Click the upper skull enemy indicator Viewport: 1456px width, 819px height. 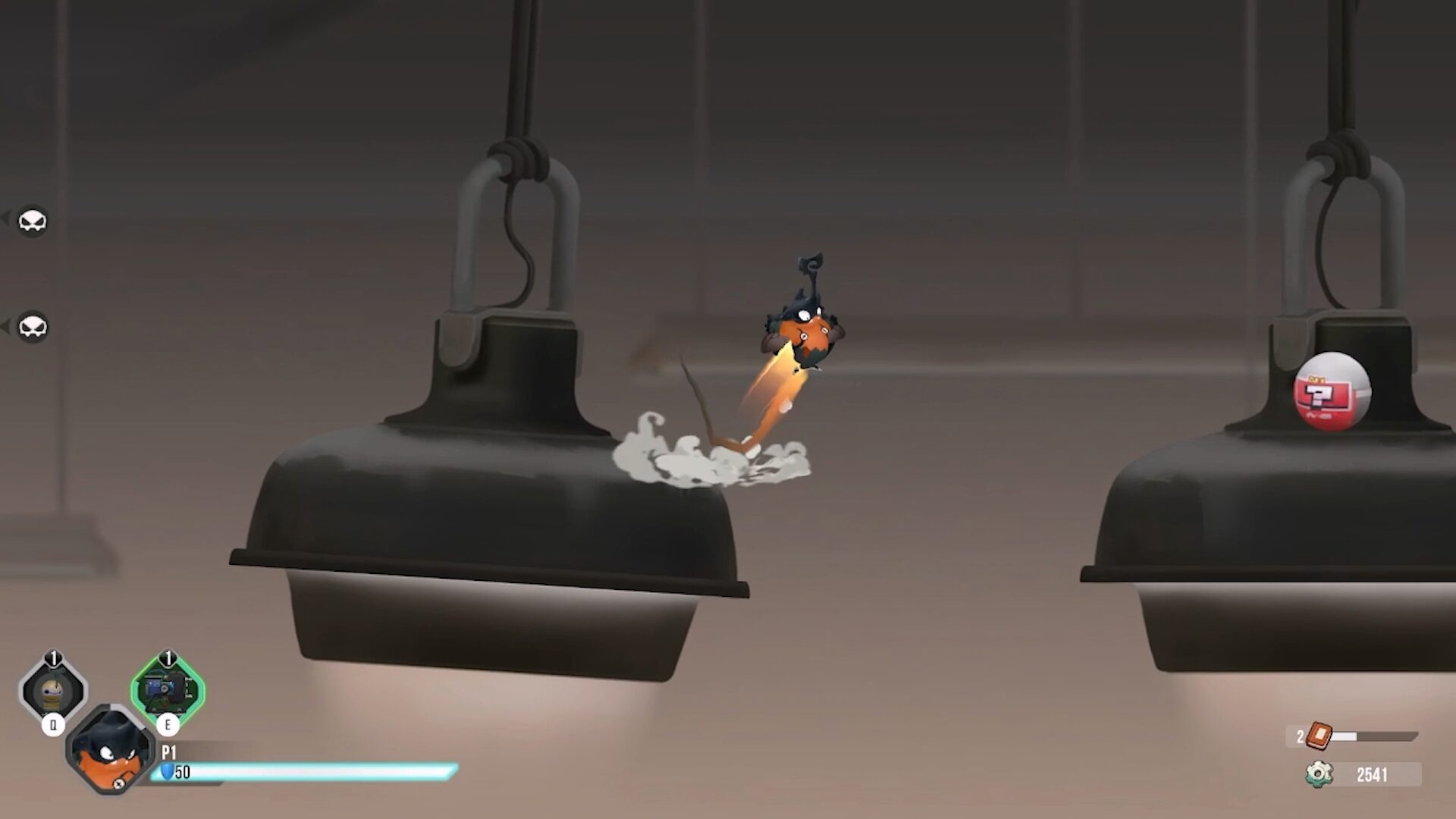(x=32, y=221)
